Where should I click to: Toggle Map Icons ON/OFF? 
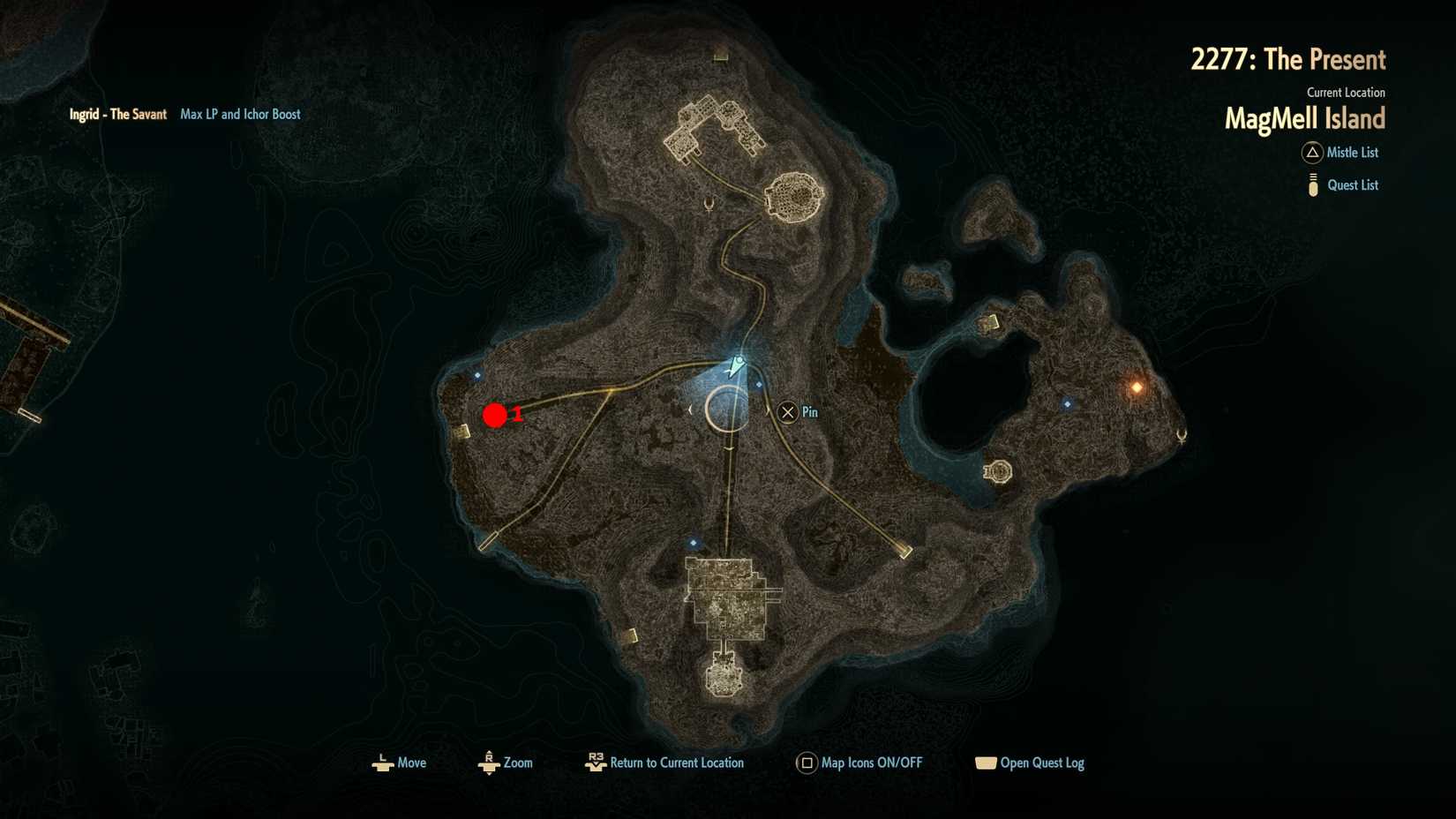(870, 762)
